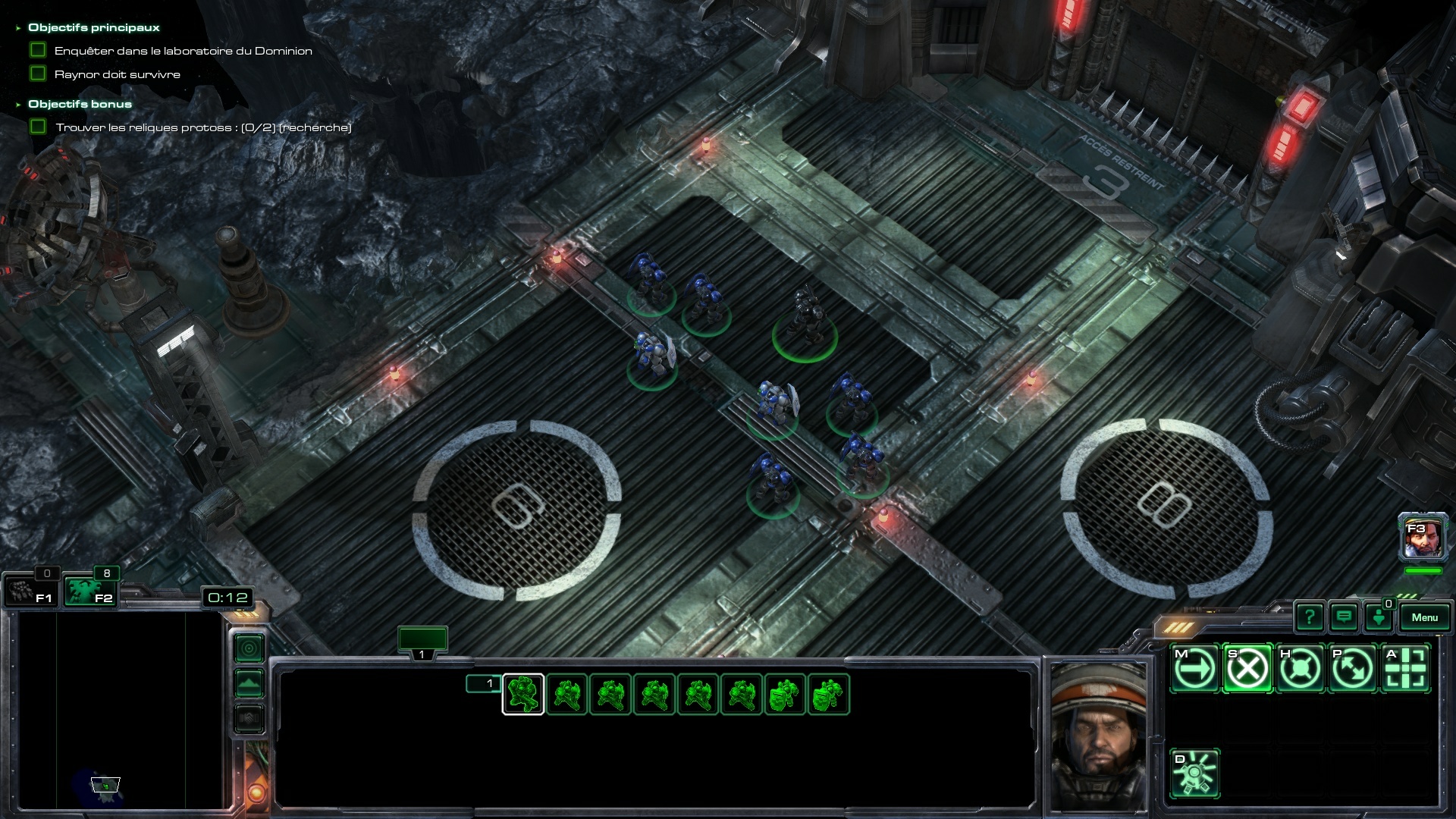Select the last unit wireframe in selection
This screenshot has height=819, width=1456.
click(829, 694)
